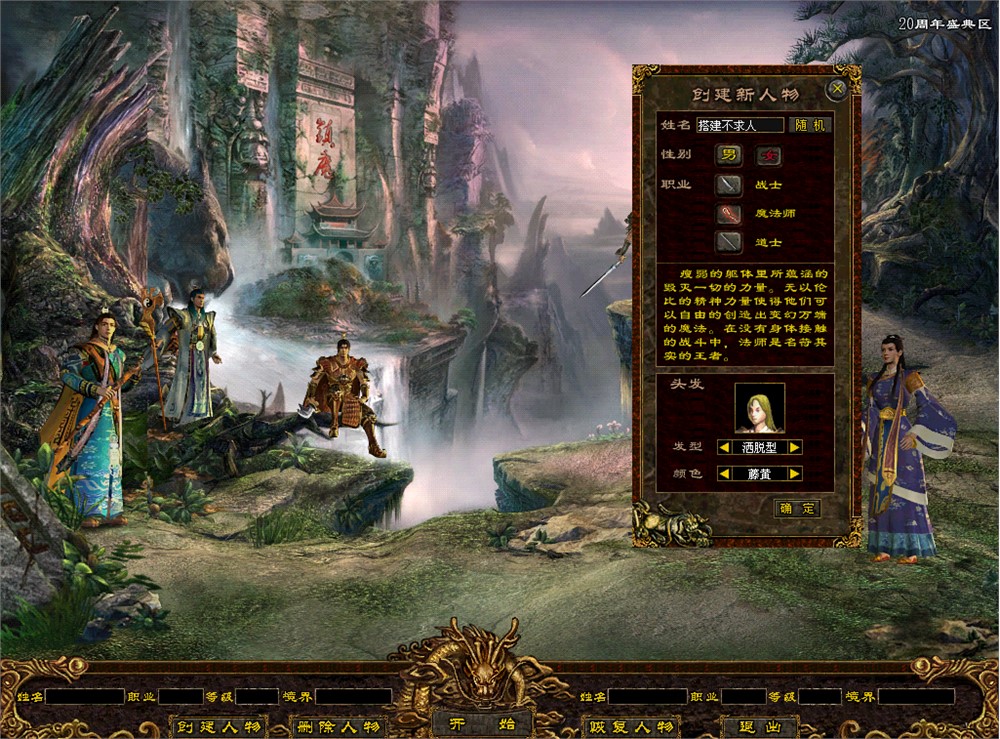Image resolution: width=1000 pixels, height=739 pixels.
Task: Close the create new character panel
Action: [838, 89]
